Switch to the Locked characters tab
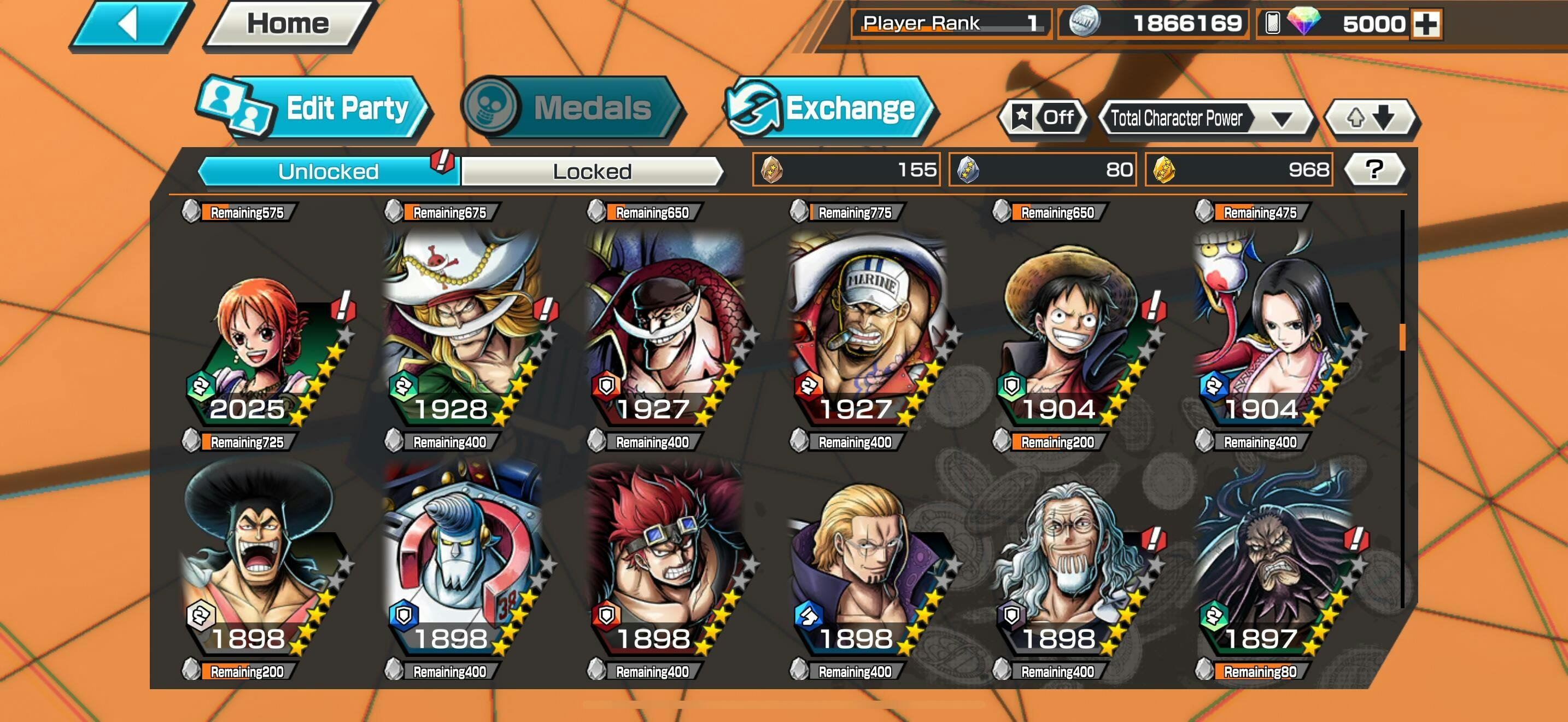Viewport: 1568px width, 722px height. (592, 172)
